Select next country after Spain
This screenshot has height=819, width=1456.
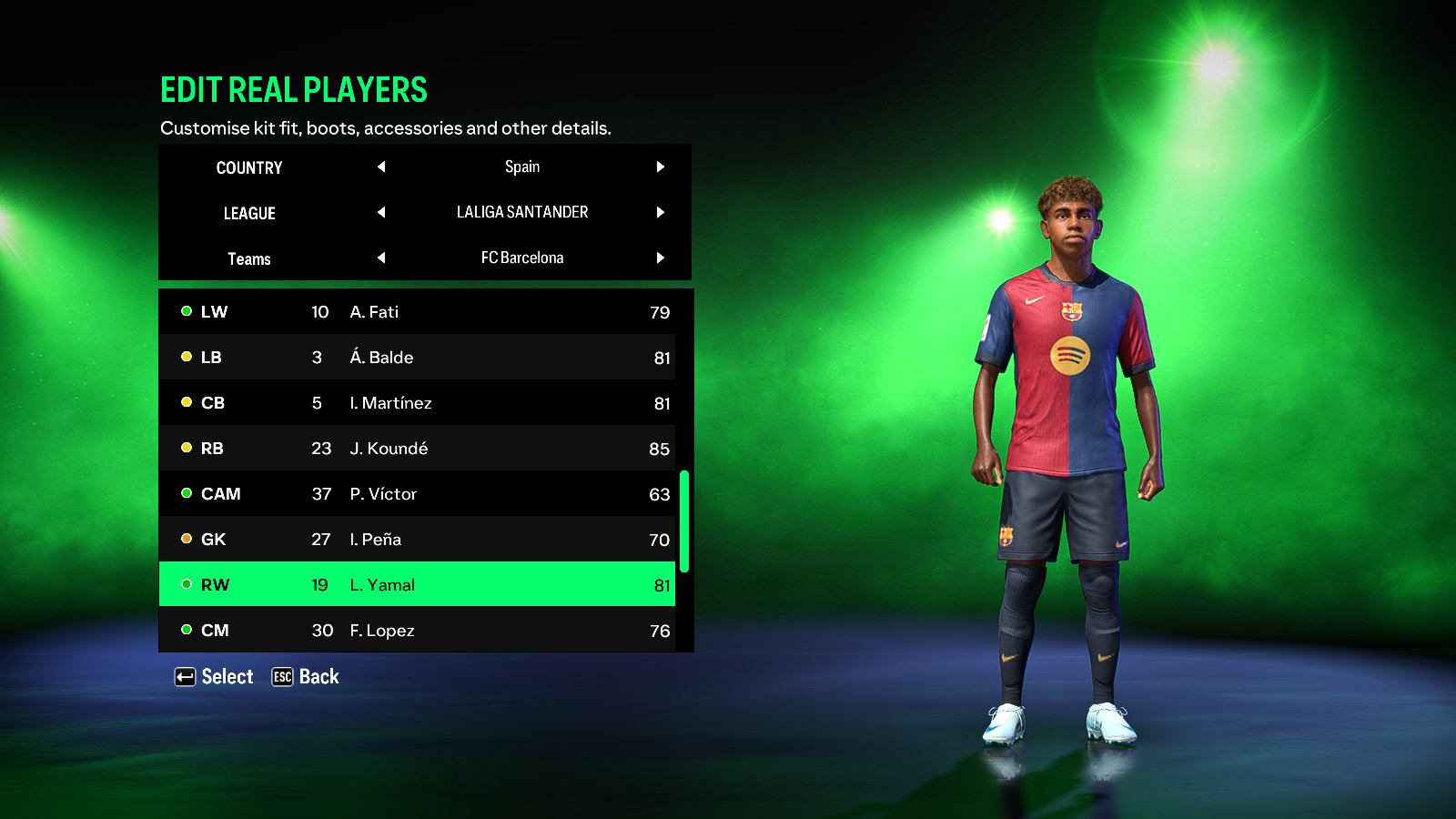(x=661, y=167)
